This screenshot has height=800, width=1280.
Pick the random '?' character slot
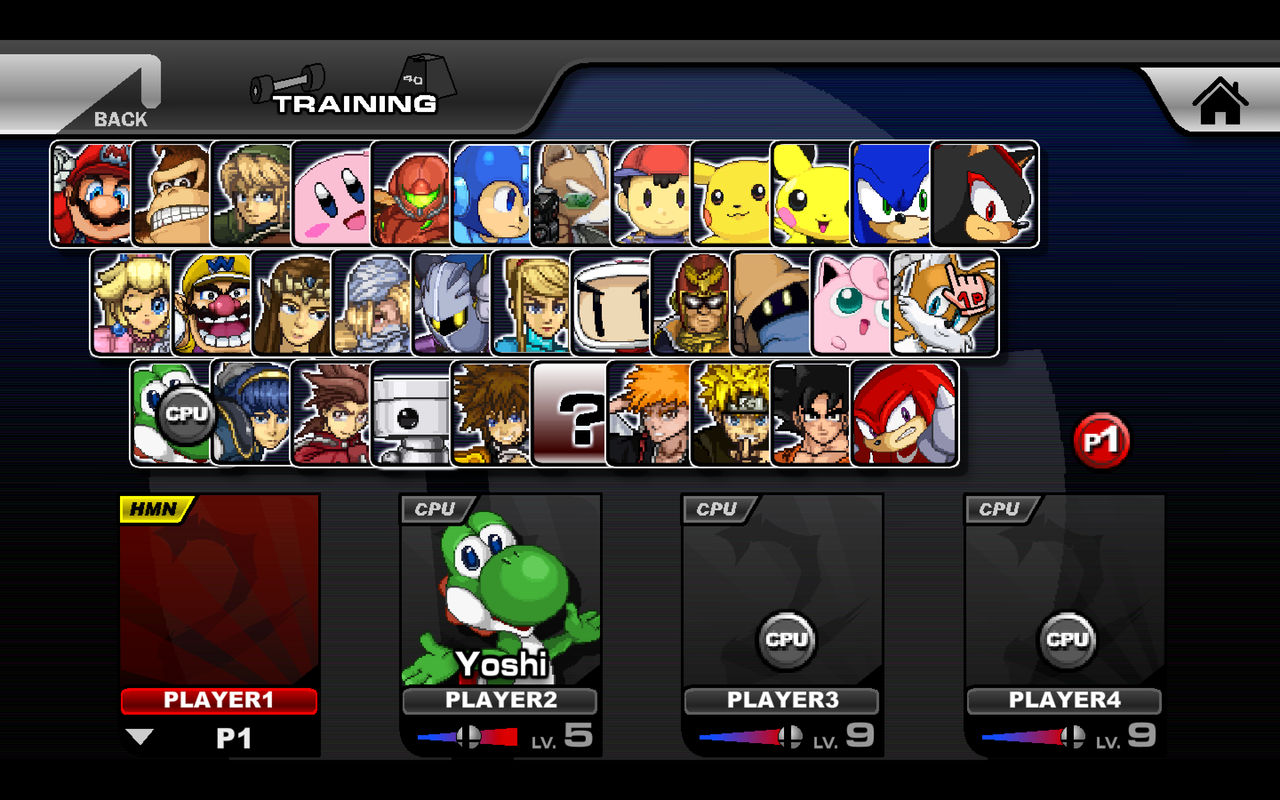pyautogui.click(x=572, y=413)
